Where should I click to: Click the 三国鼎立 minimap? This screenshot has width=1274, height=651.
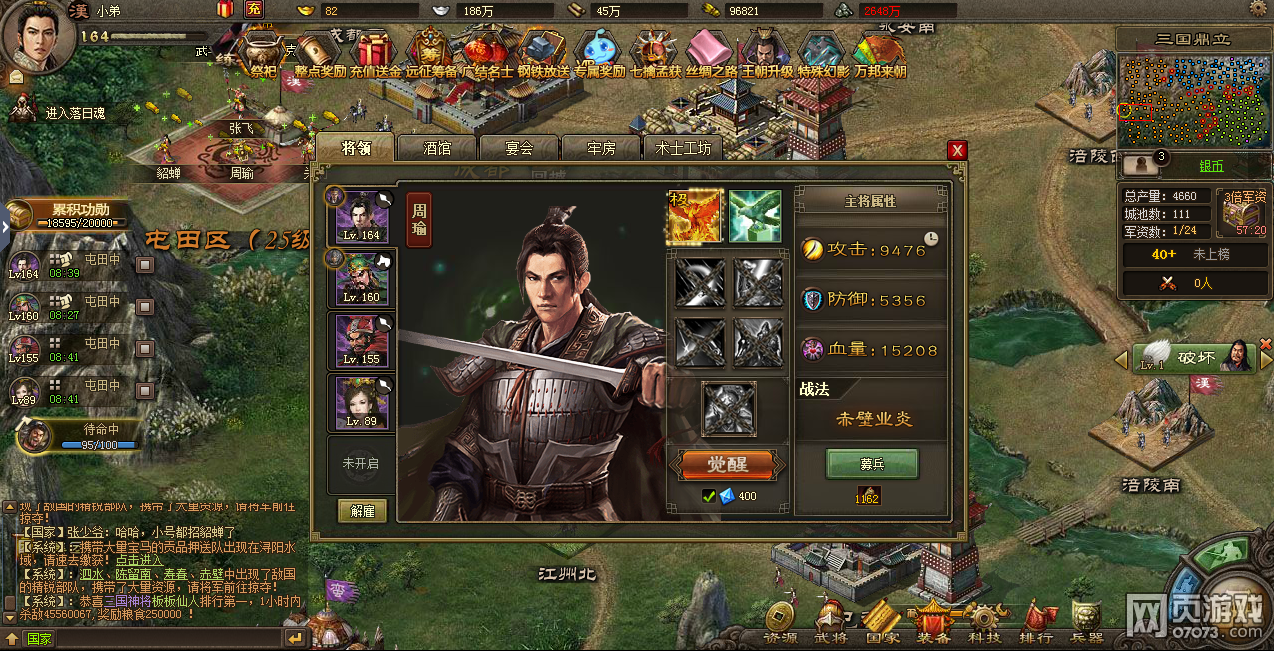tap(1192, 100)
